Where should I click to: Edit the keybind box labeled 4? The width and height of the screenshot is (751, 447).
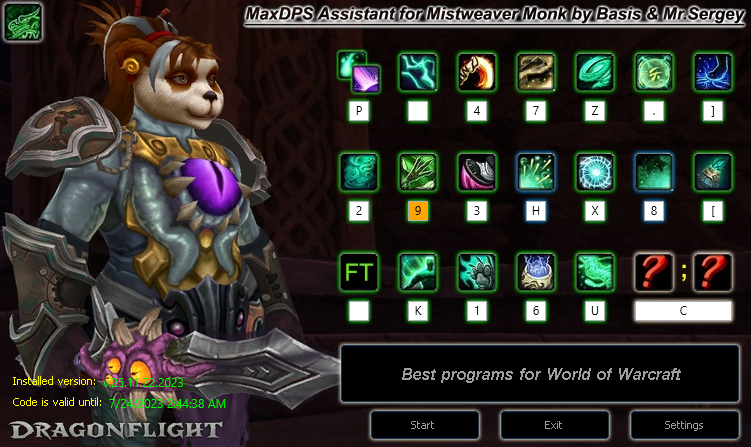click(x=477, y=111)
